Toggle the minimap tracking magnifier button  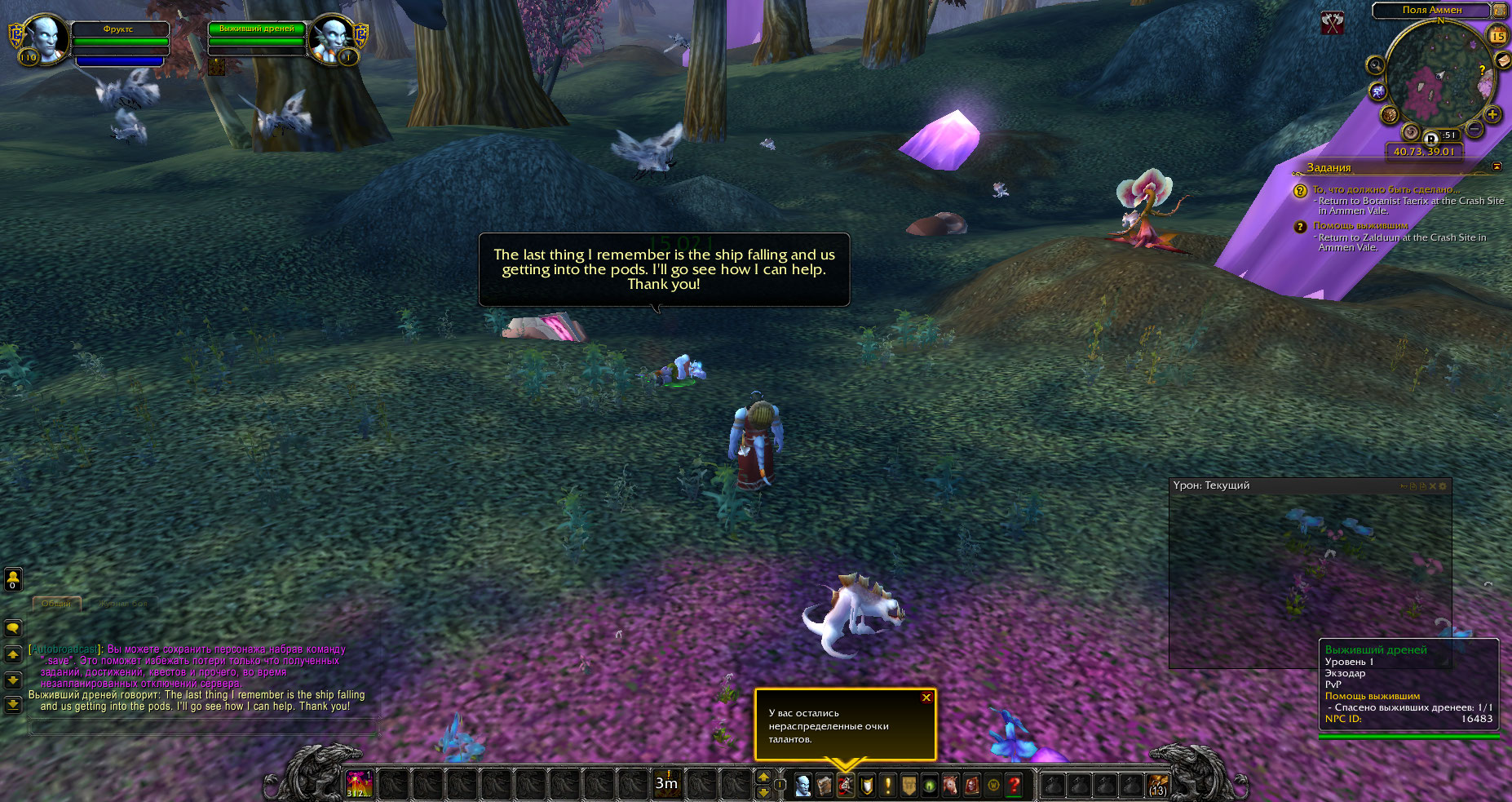[1376, 65]
